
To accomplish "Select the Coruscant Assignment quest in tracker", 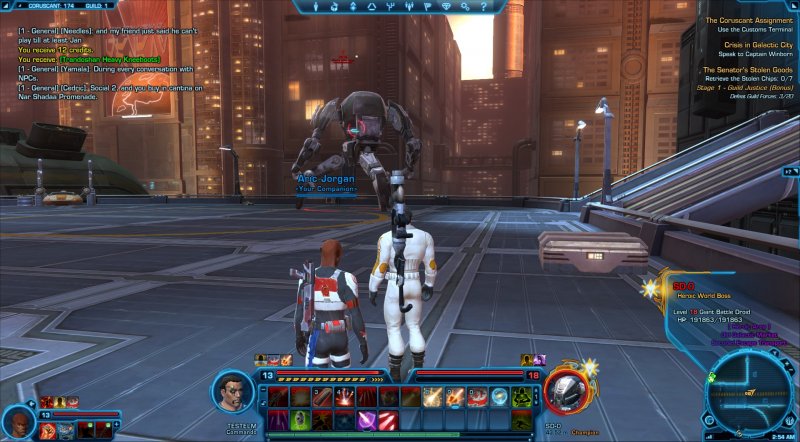I will (x=748, y=20).
